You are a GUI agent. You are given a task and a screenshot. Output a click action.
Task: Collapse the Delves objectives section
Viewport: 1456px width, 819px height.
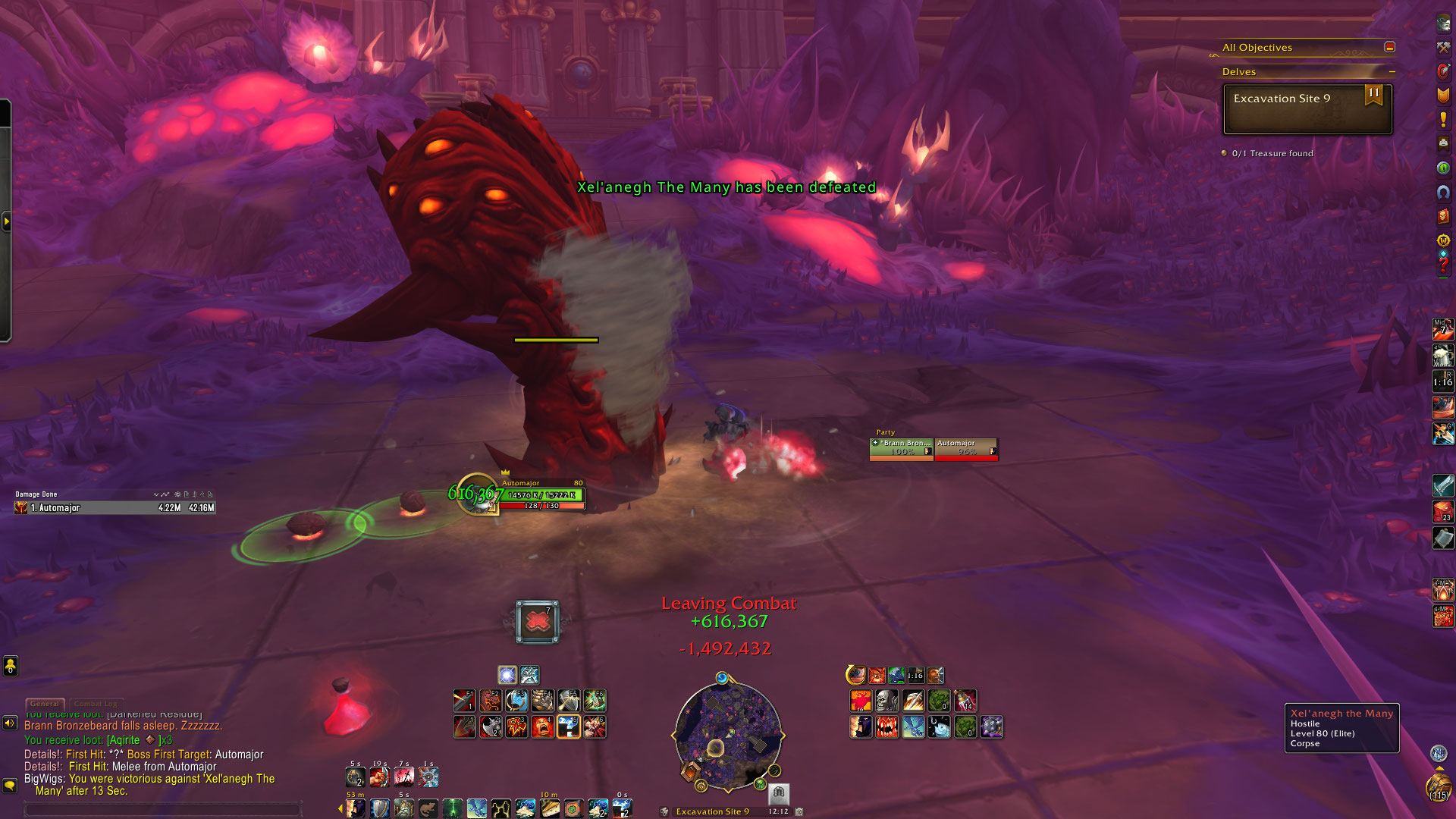pyautogui.click(x=1392, y=72)
